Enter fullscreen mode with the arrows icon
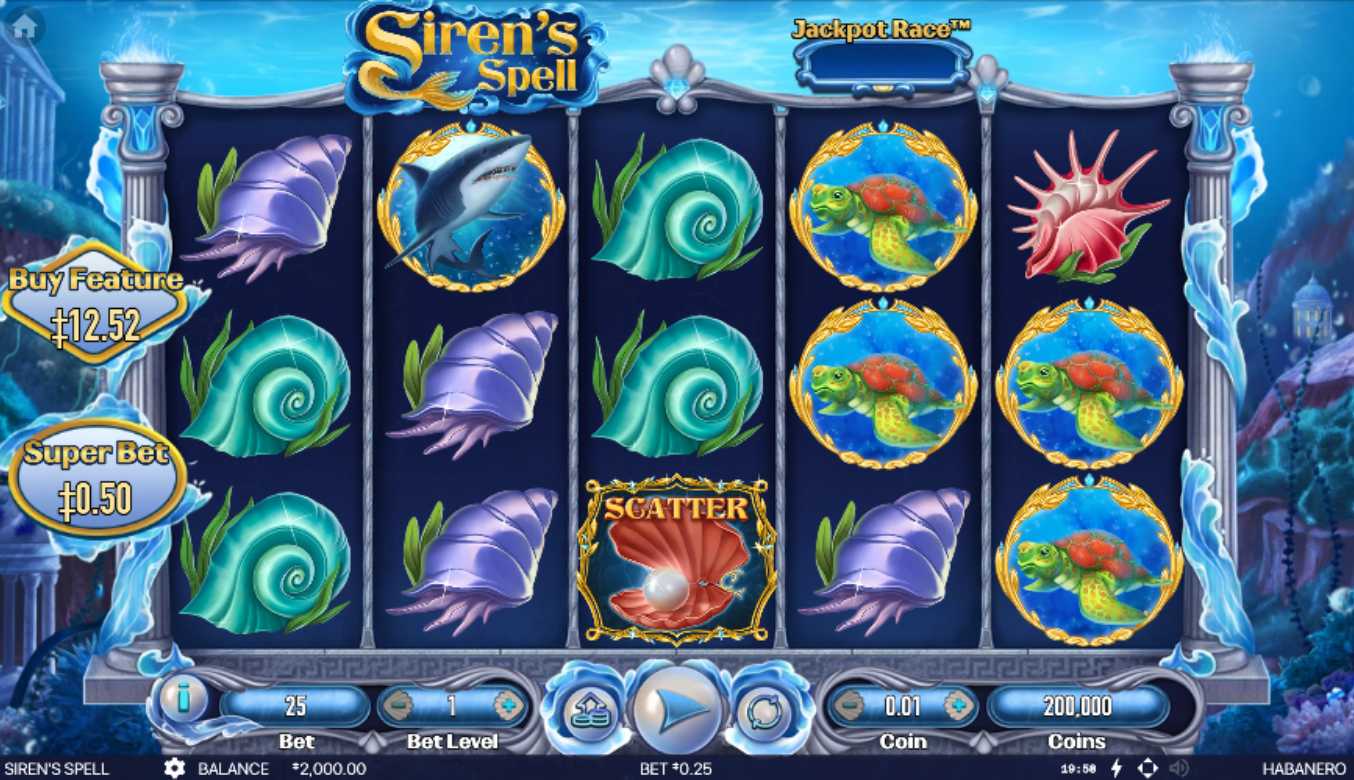This screenshot has height=780, width=1354. (1148, 768)
